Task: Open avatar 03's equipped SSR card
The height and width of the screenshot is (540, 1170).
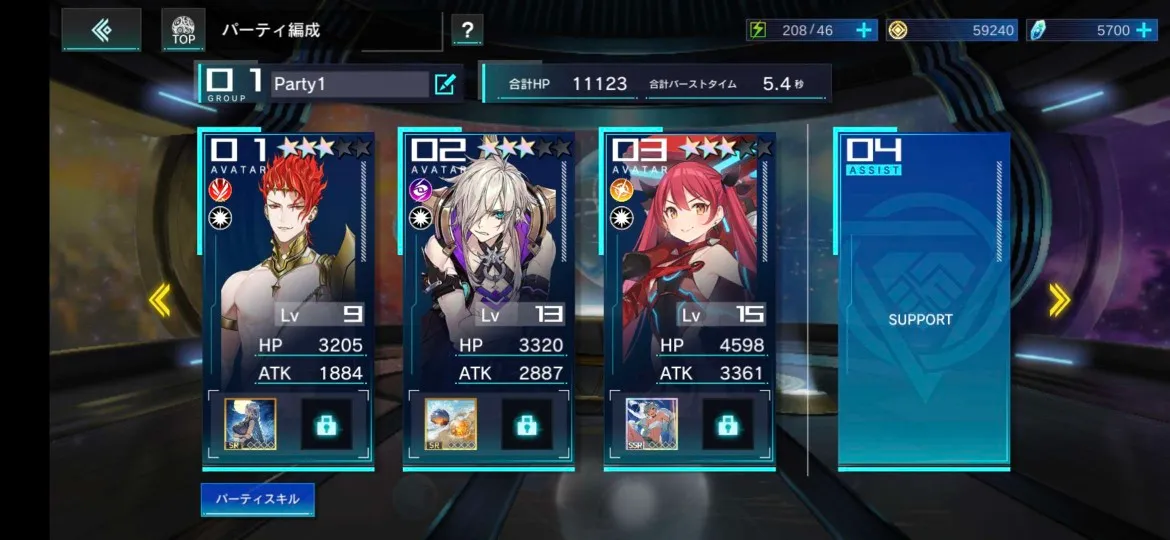Action: [652, 424]
